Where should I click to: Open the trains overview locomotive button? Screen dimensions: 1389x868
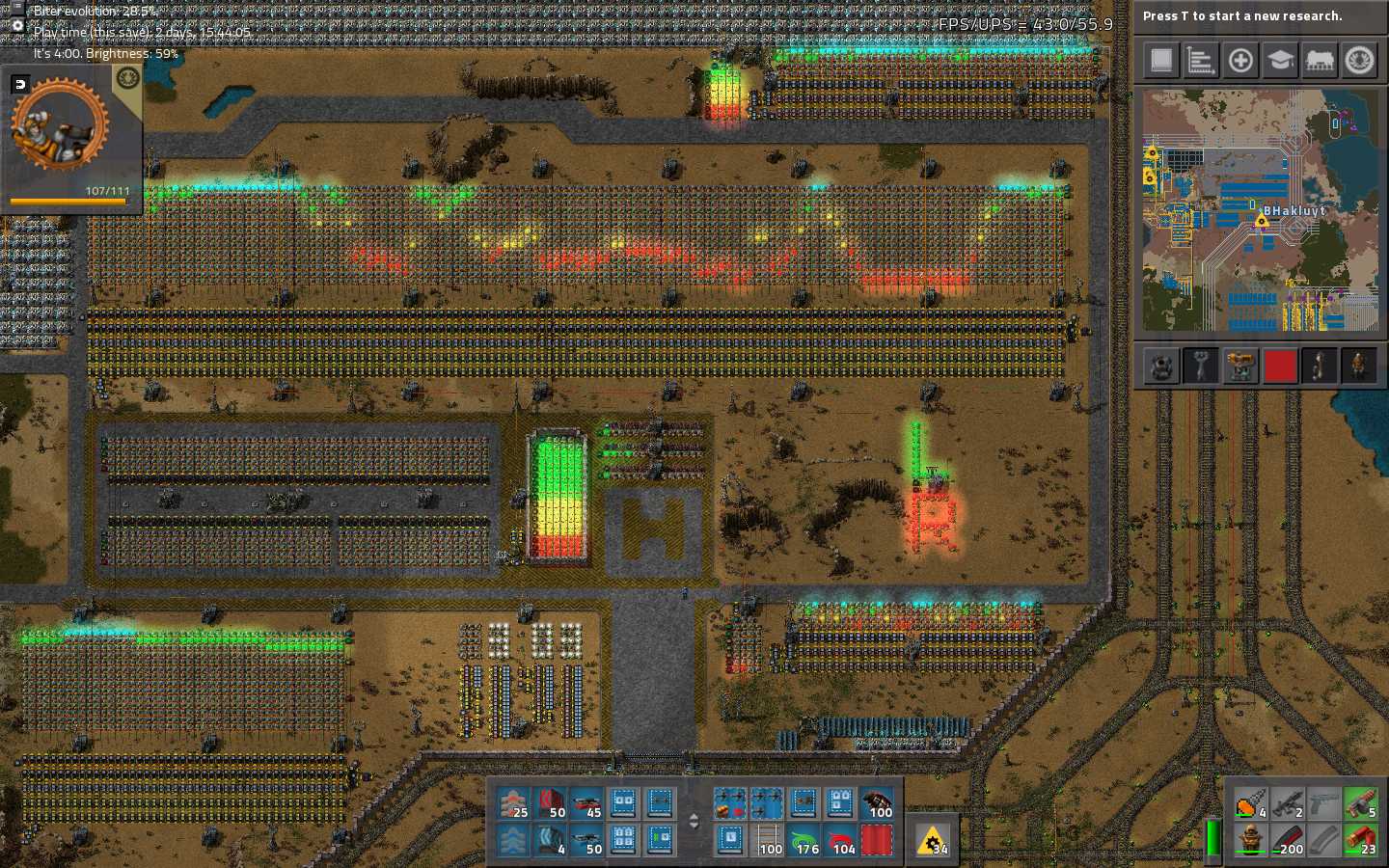[1320, 61]
